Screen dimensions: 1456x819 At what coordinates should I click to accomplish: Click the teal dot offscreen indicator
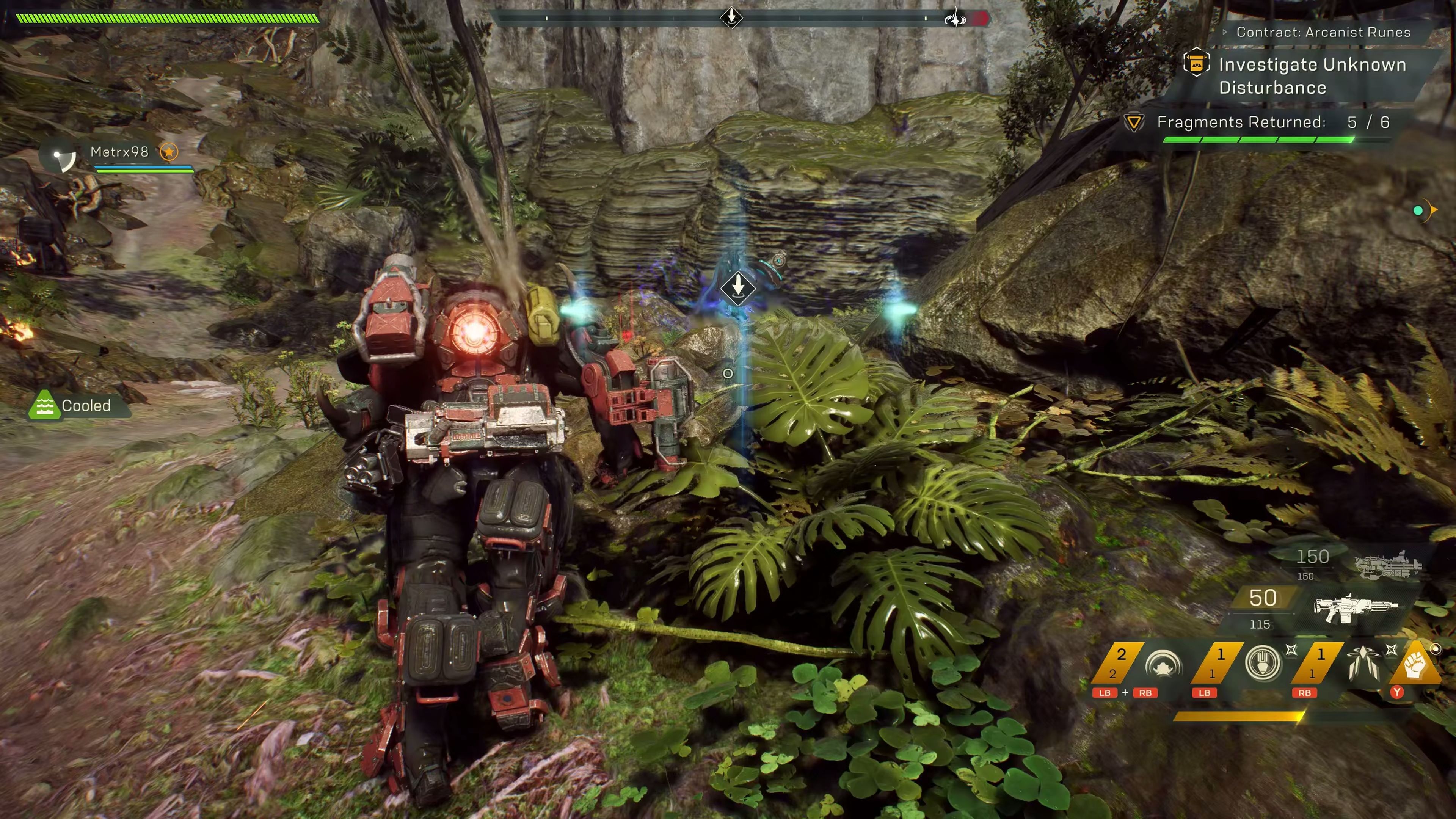(1418, 211)
